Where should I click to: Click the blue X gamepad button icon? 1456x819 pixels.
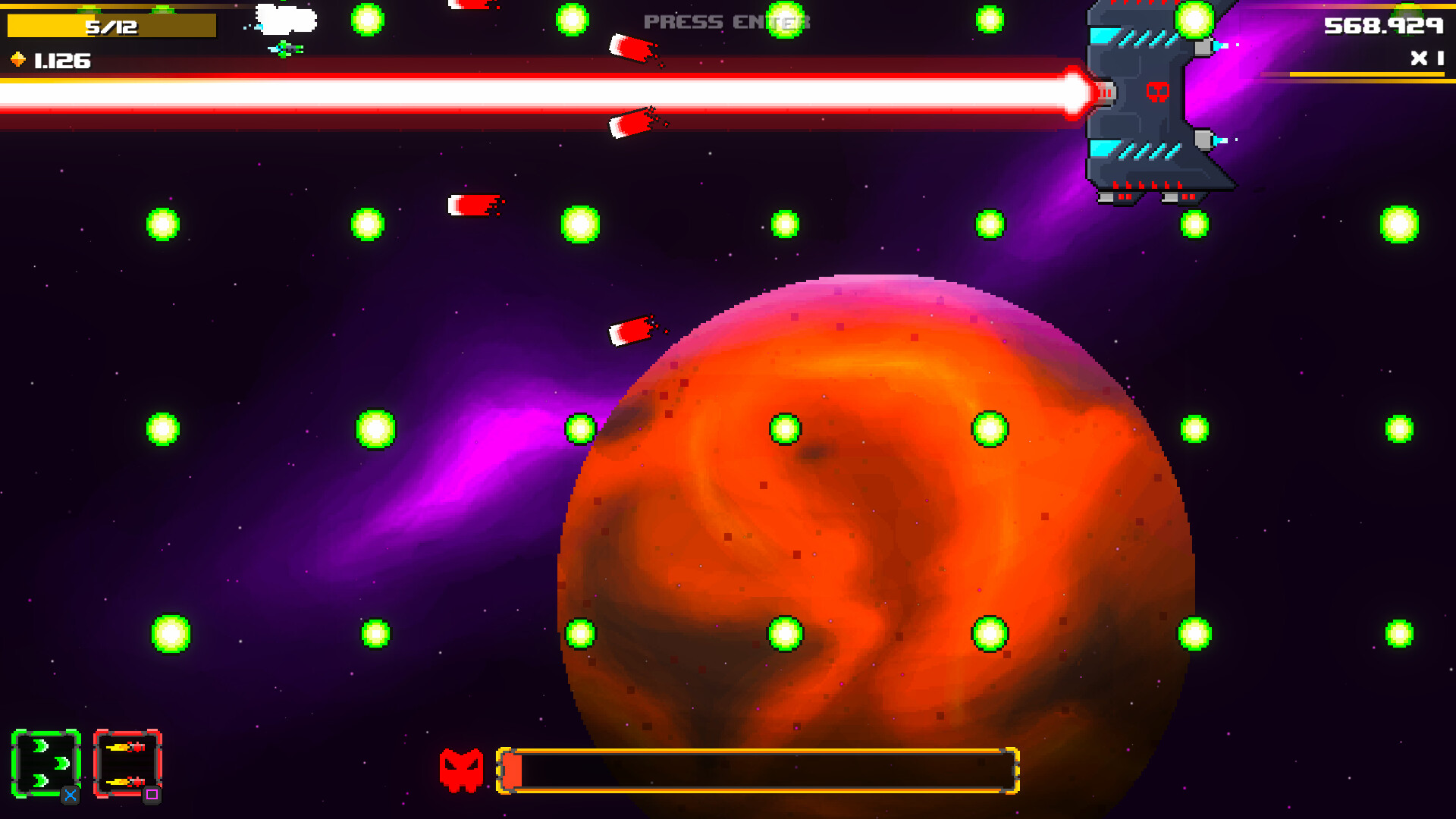click(69, 795)
